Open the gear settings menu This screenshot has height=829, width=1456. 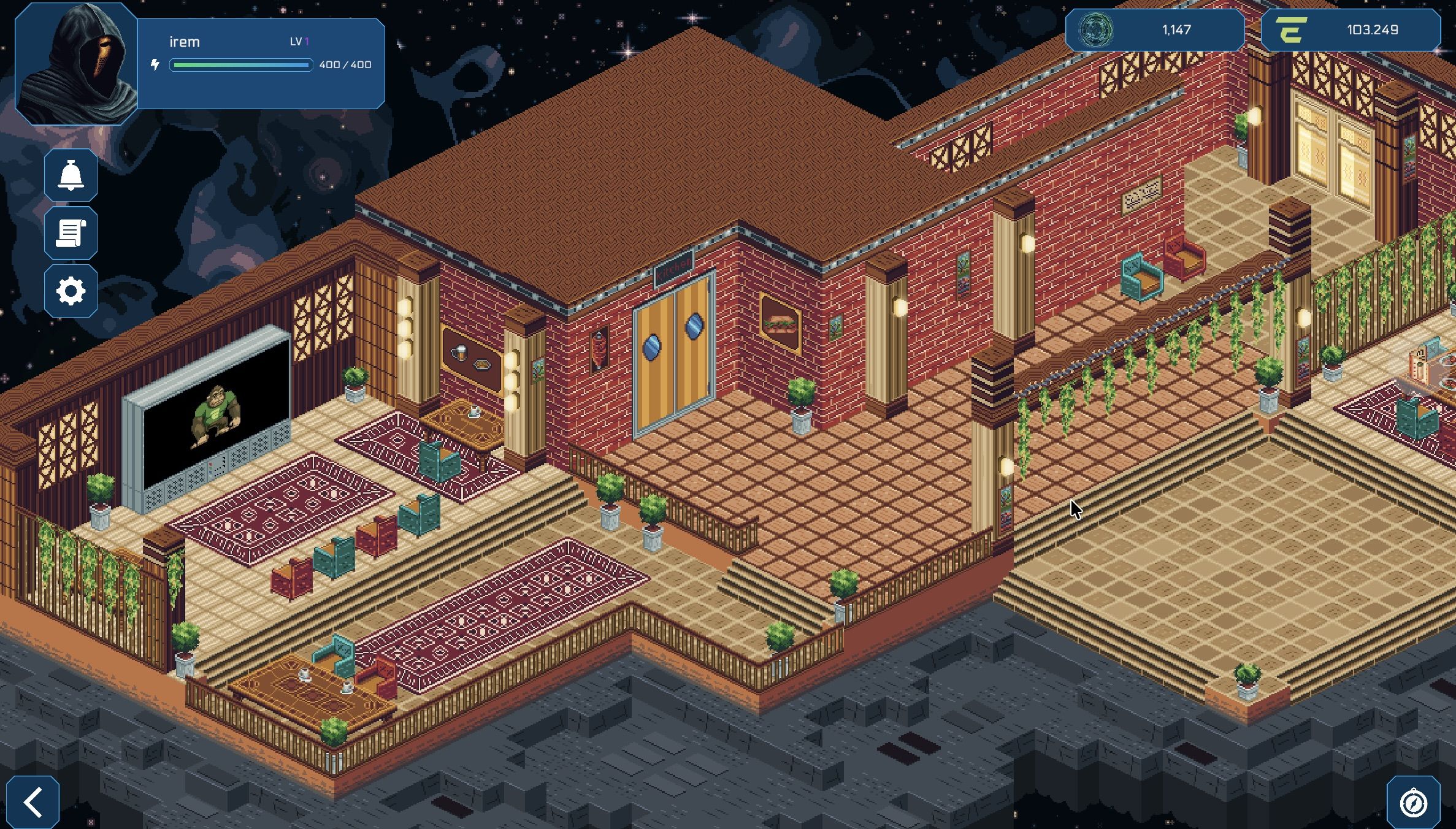(x=71, y=291)
